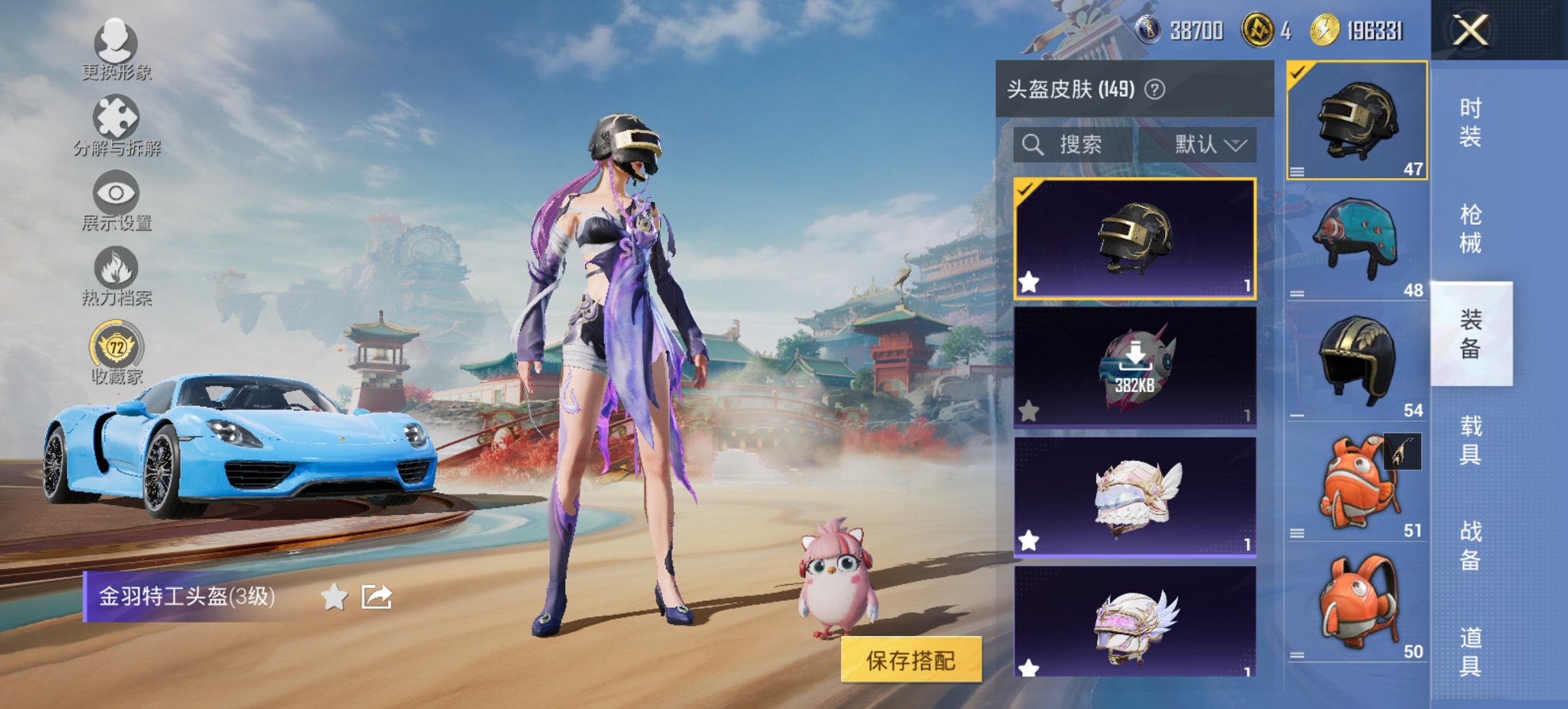
Task: Check lightning currency showing 196331
Action: coord(1324,30)
